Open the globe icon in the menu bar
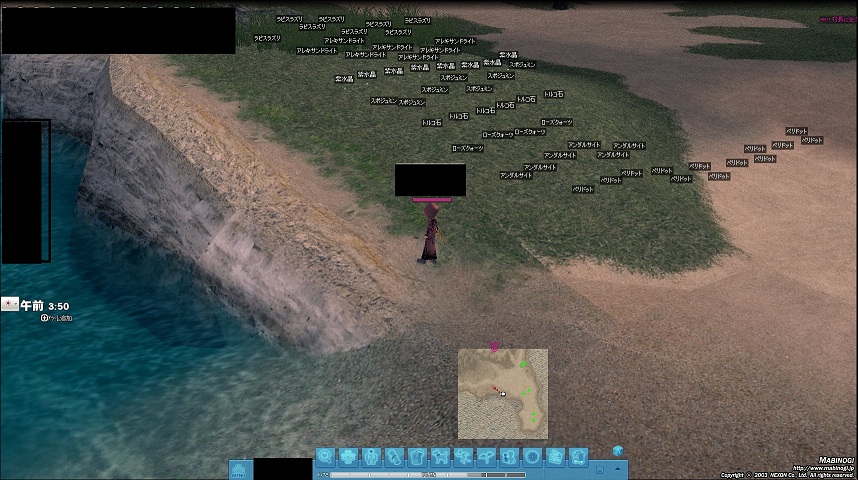858x480 pixels. coord(533,457)
